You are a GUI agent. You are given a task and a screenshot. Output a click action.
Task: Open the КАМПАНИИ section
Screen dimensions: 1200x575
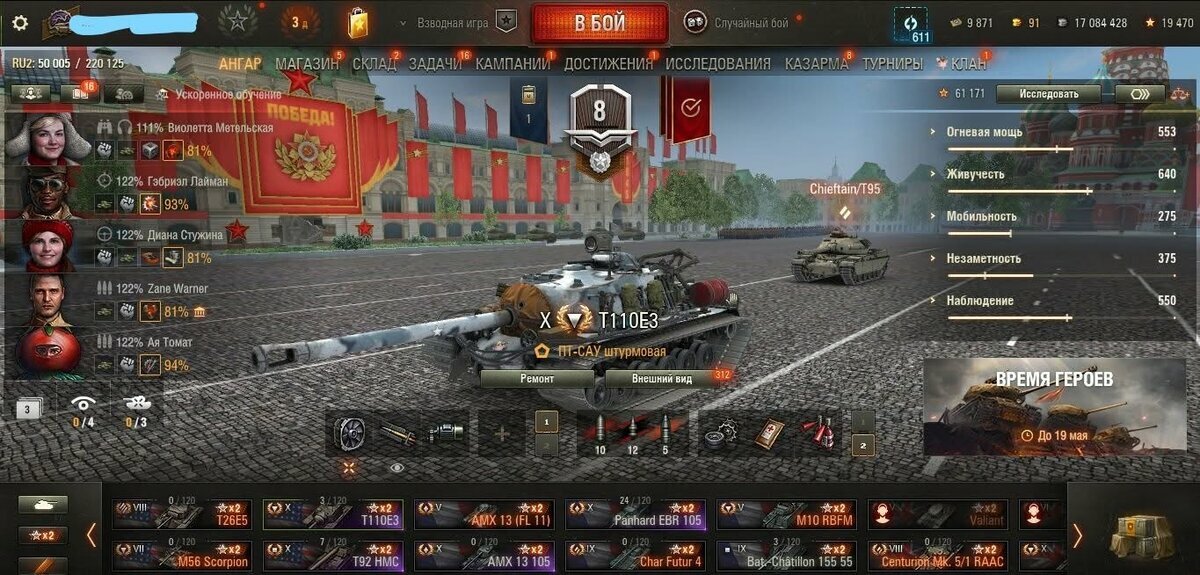(x=512, y=64)
